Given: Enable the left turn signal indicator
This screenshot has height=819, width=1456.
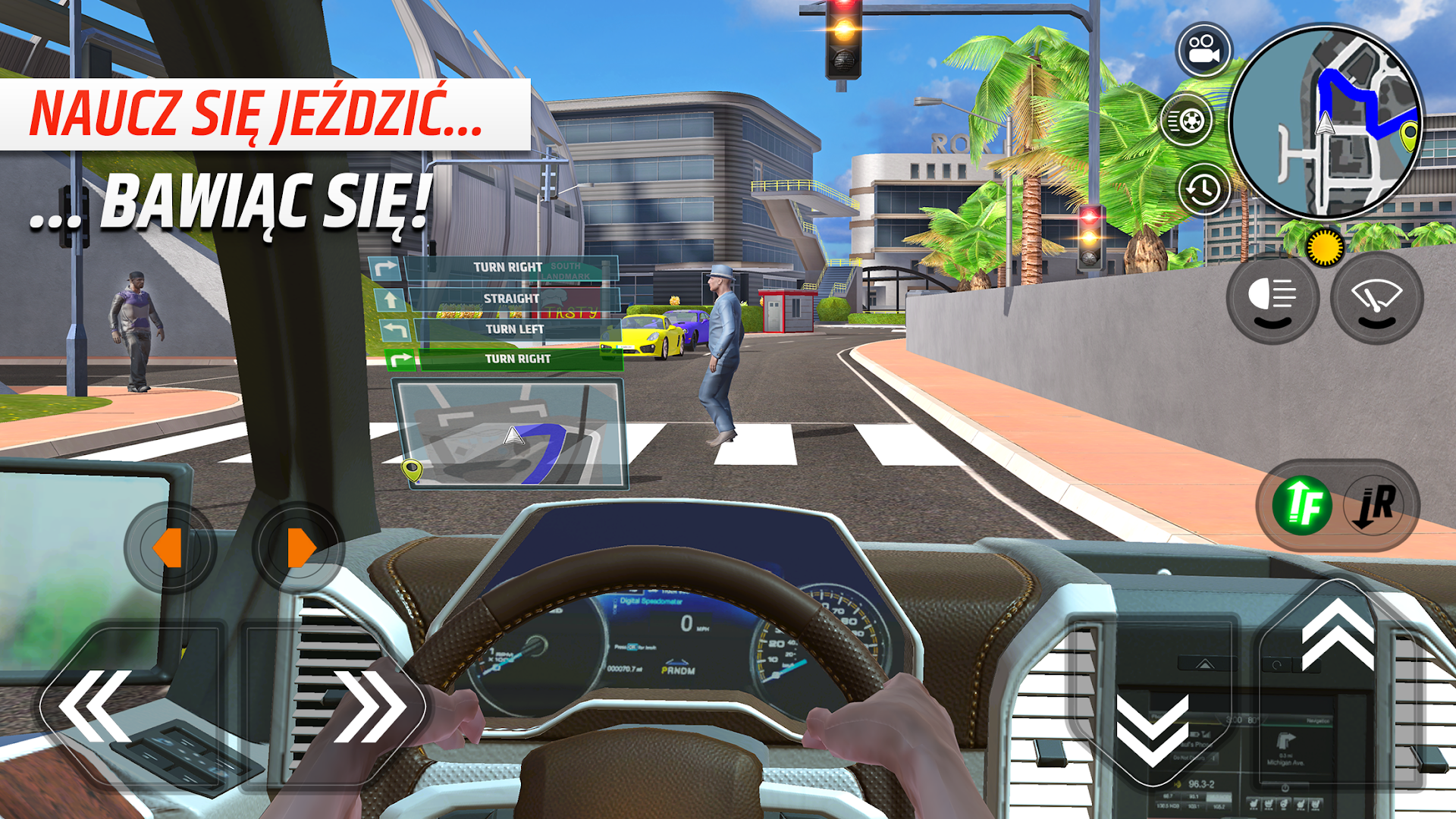Looking at the screenshot, I should [x=171, y=544].
